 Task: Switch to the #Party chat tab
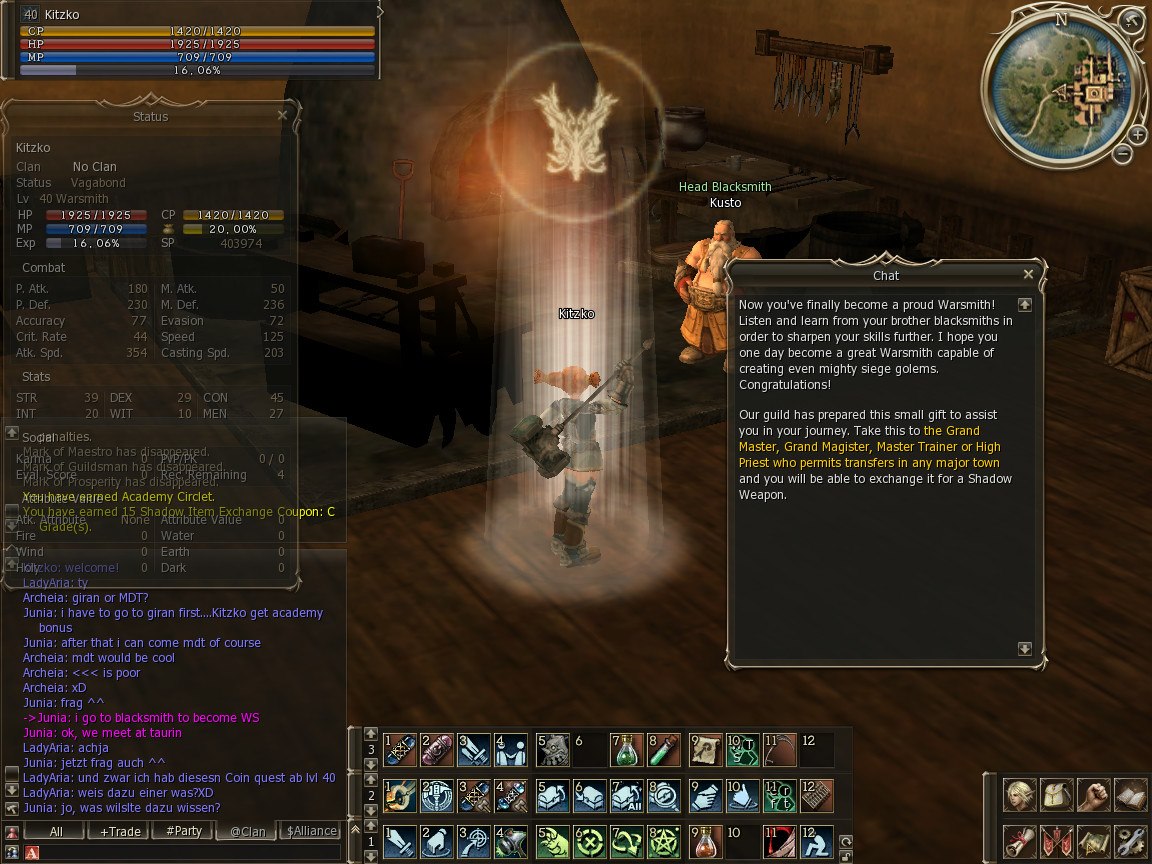pos(183,831)
